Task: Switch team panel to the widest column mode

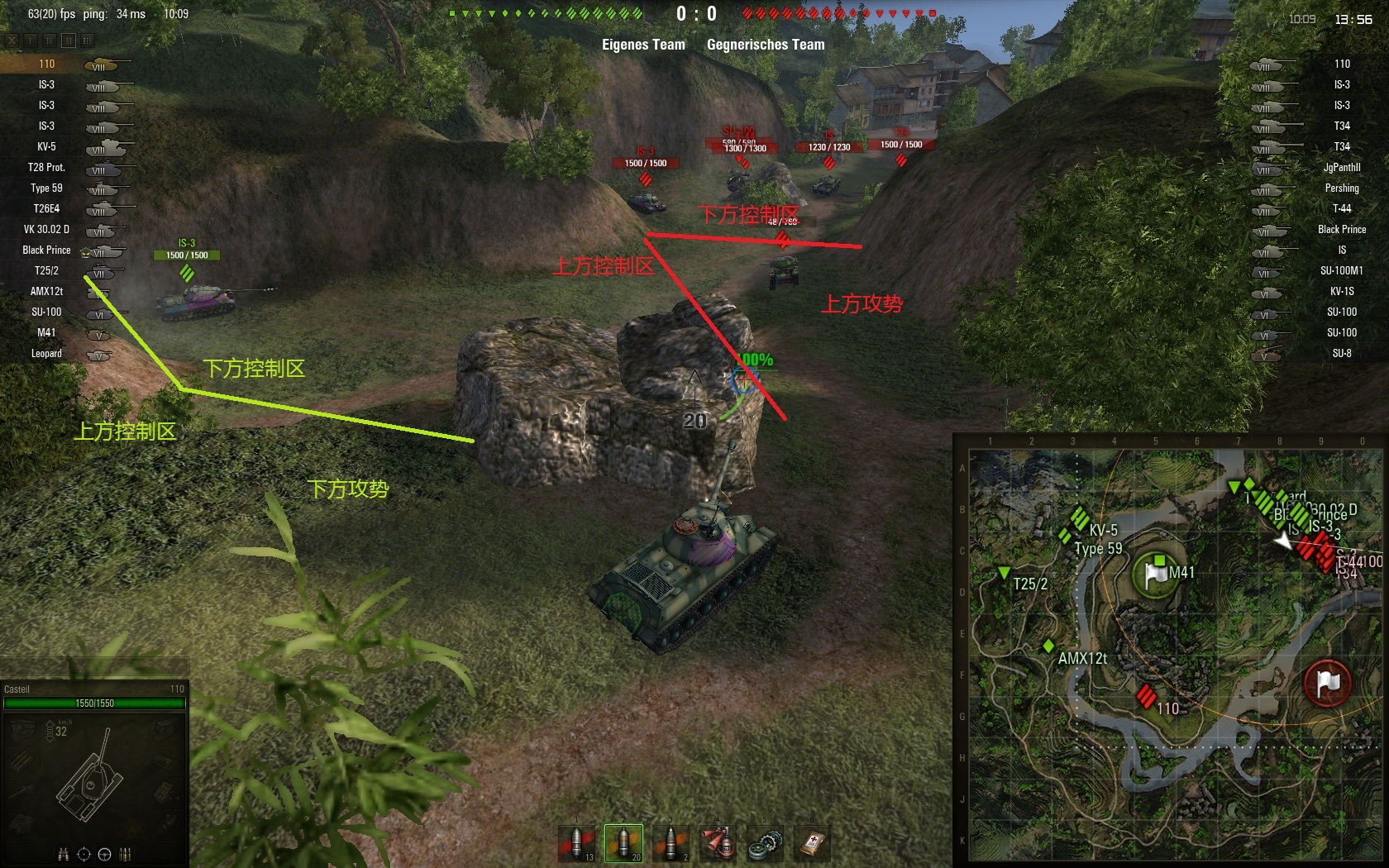Action: pos(88,40)
